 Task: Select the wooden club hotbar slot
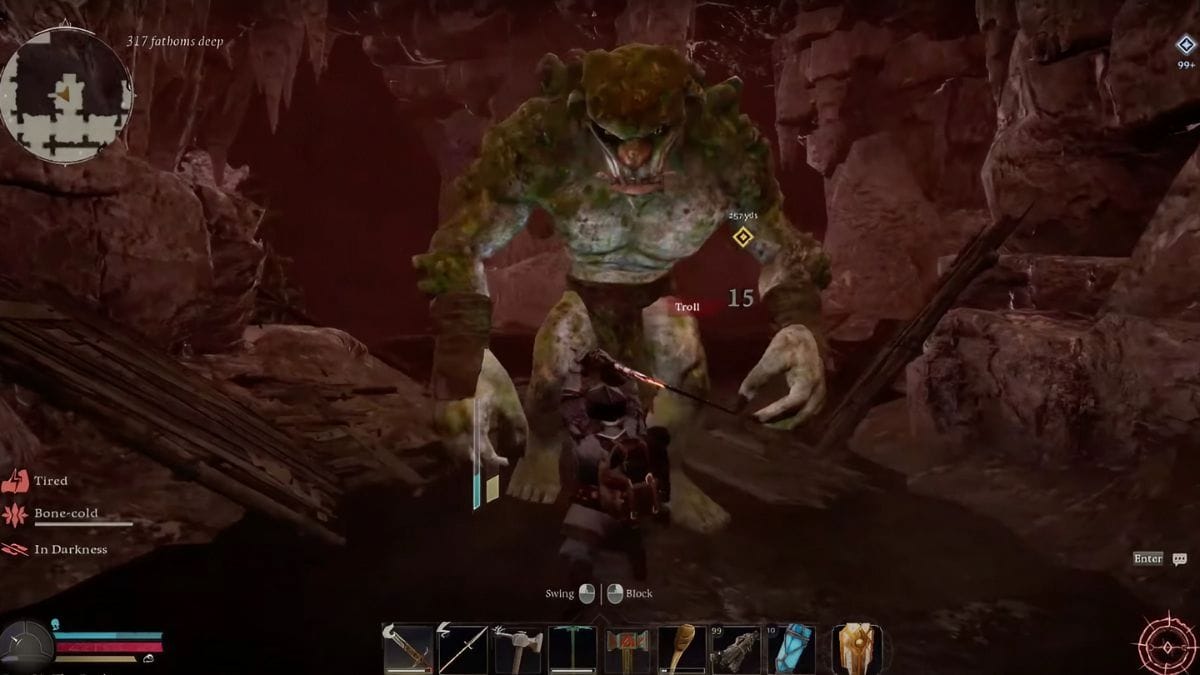coord(682,649)
